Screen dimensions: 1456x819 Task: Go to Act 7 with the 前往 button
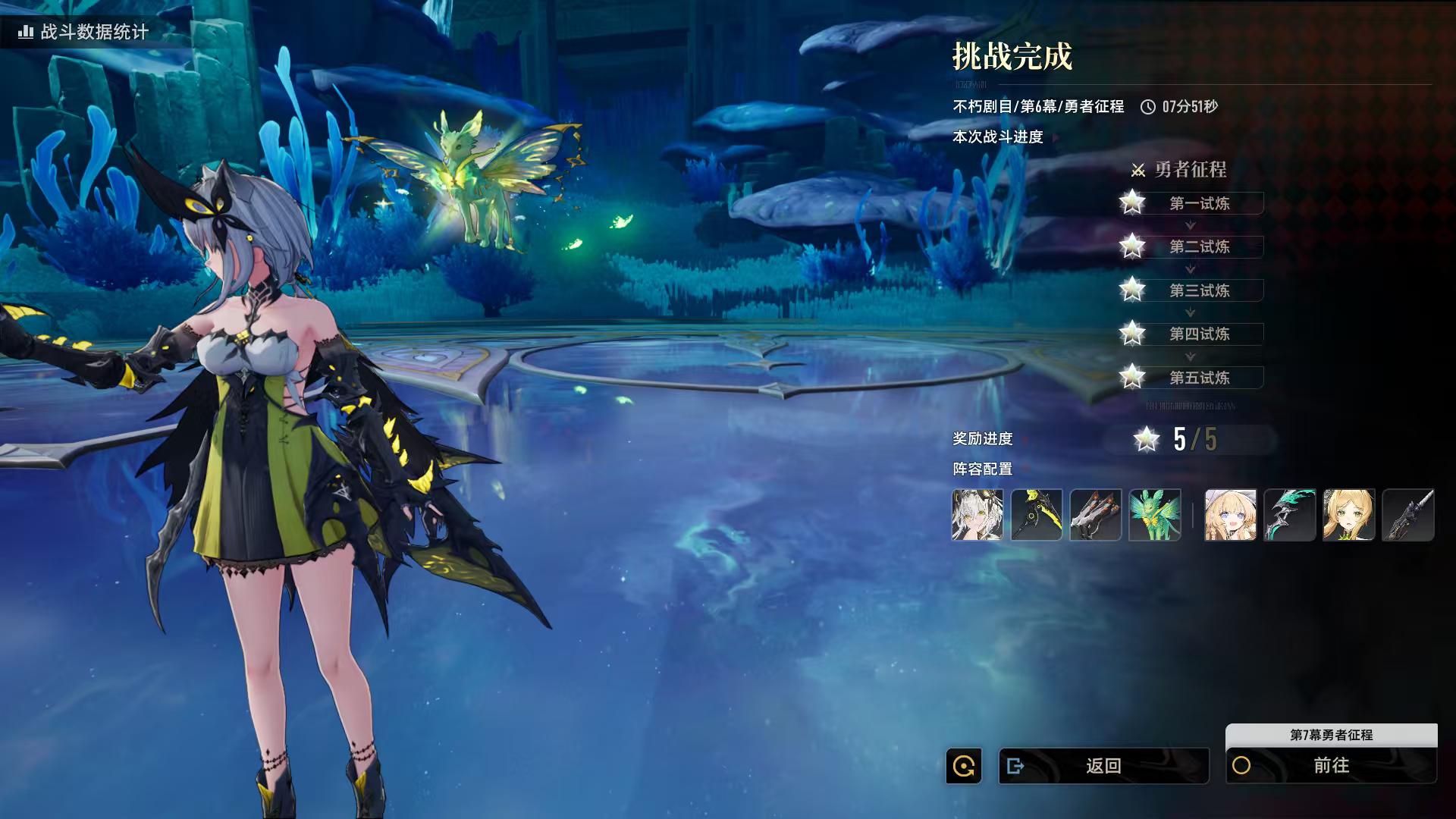(1331, 766)
